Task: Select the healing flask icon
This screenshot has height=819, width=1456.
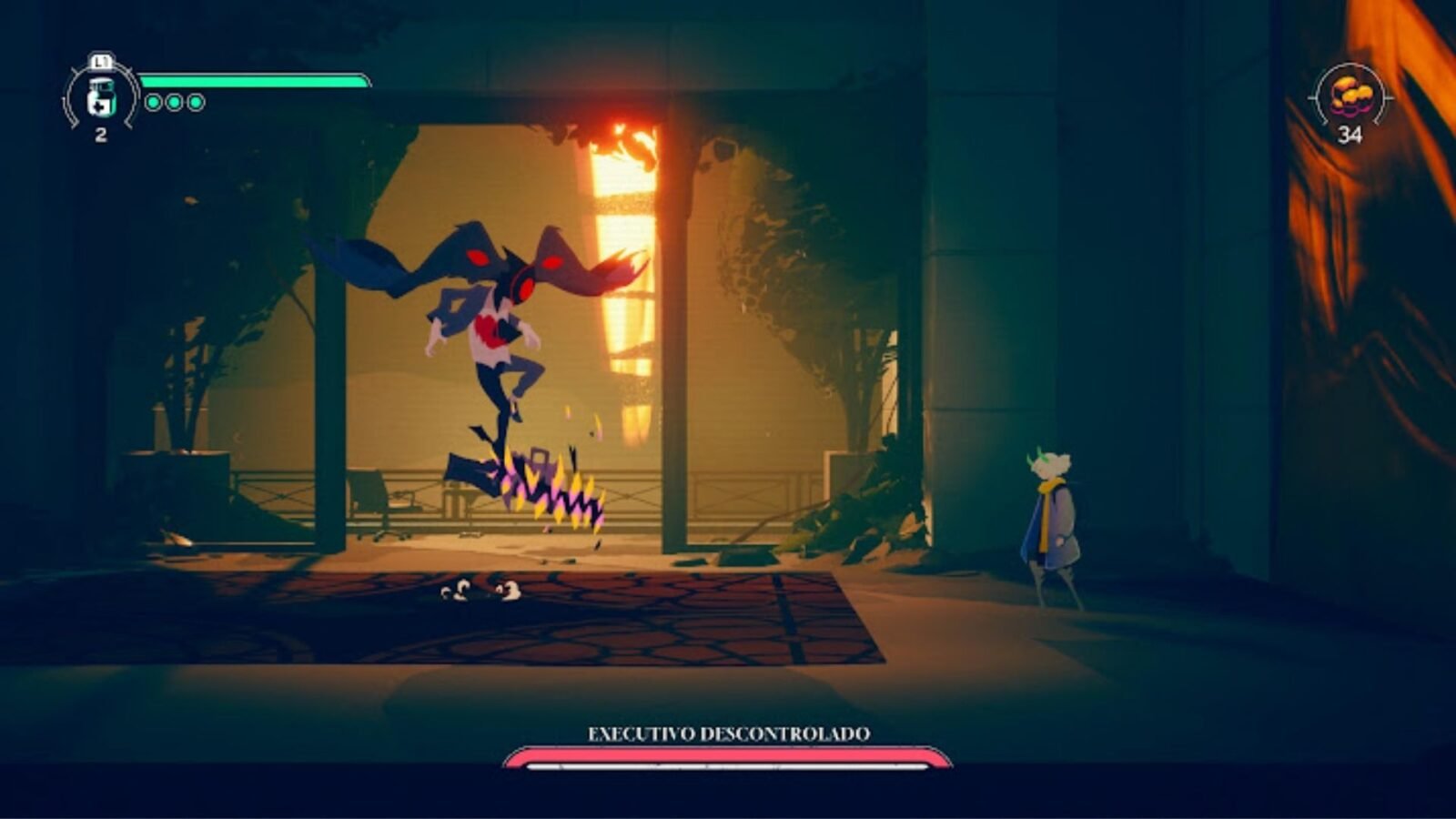Action: (x=101, y=98)
